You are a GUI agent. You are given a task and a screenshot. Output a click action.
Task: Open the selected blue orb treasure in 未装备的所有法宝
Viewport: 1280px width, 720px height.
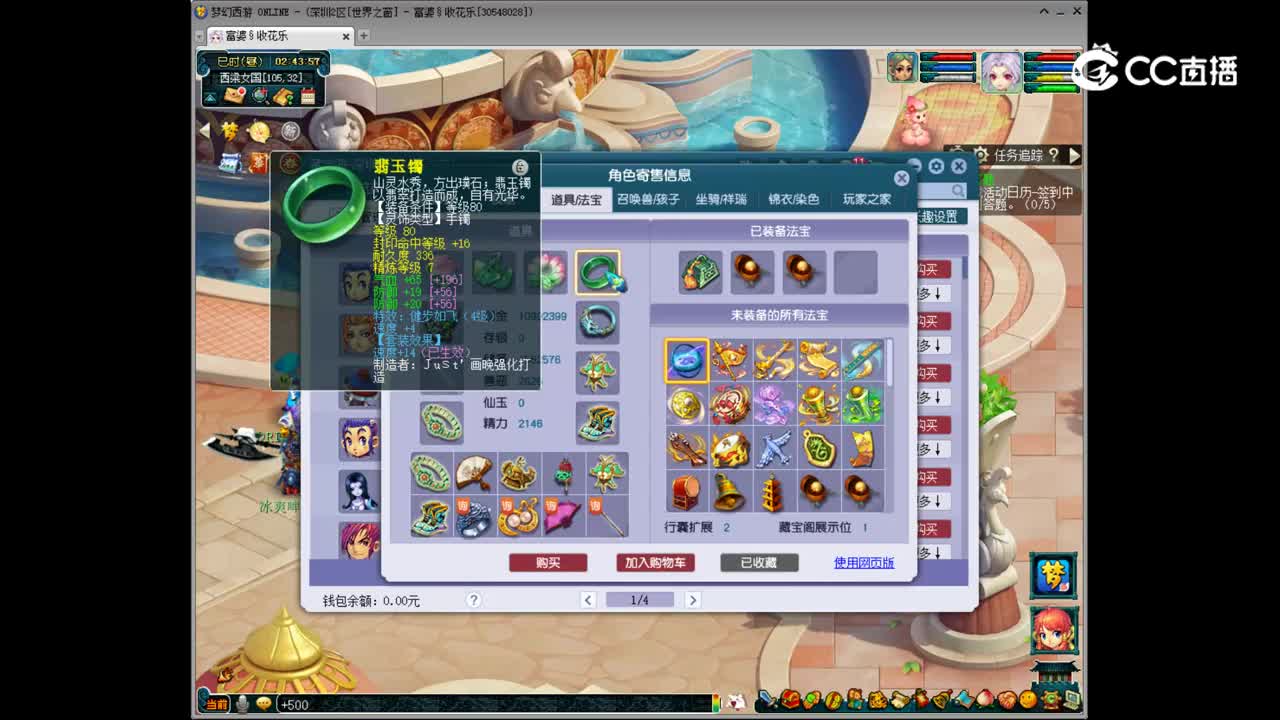(x=686, y=361)
